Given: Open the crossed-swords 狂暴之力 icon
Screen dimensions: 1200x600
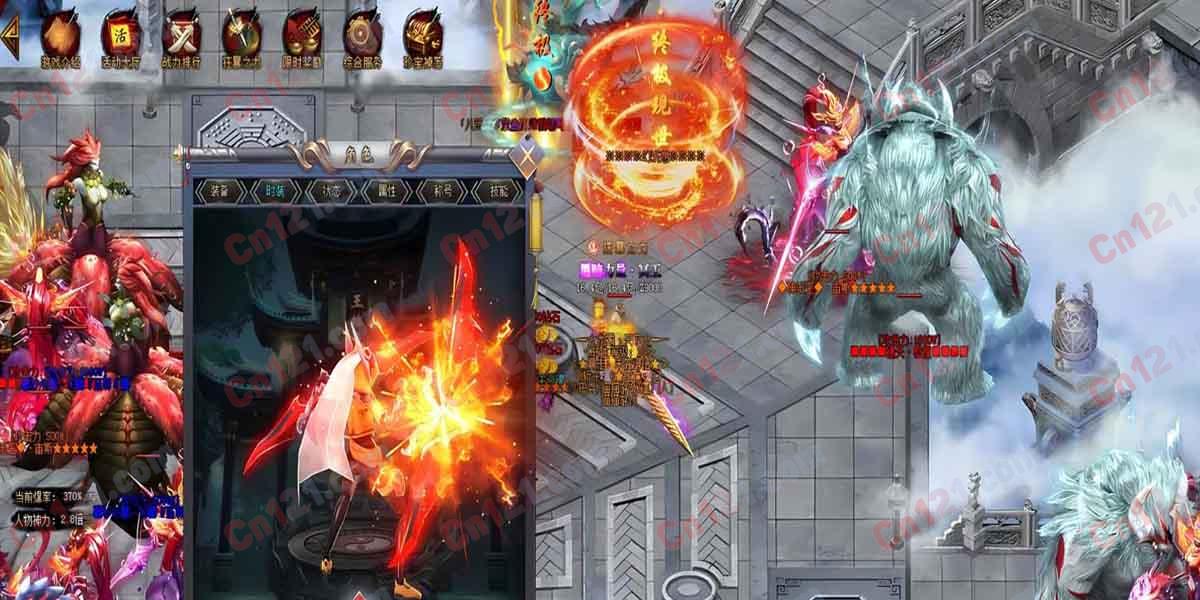Looking at the screenshot, I should point(241,35).
